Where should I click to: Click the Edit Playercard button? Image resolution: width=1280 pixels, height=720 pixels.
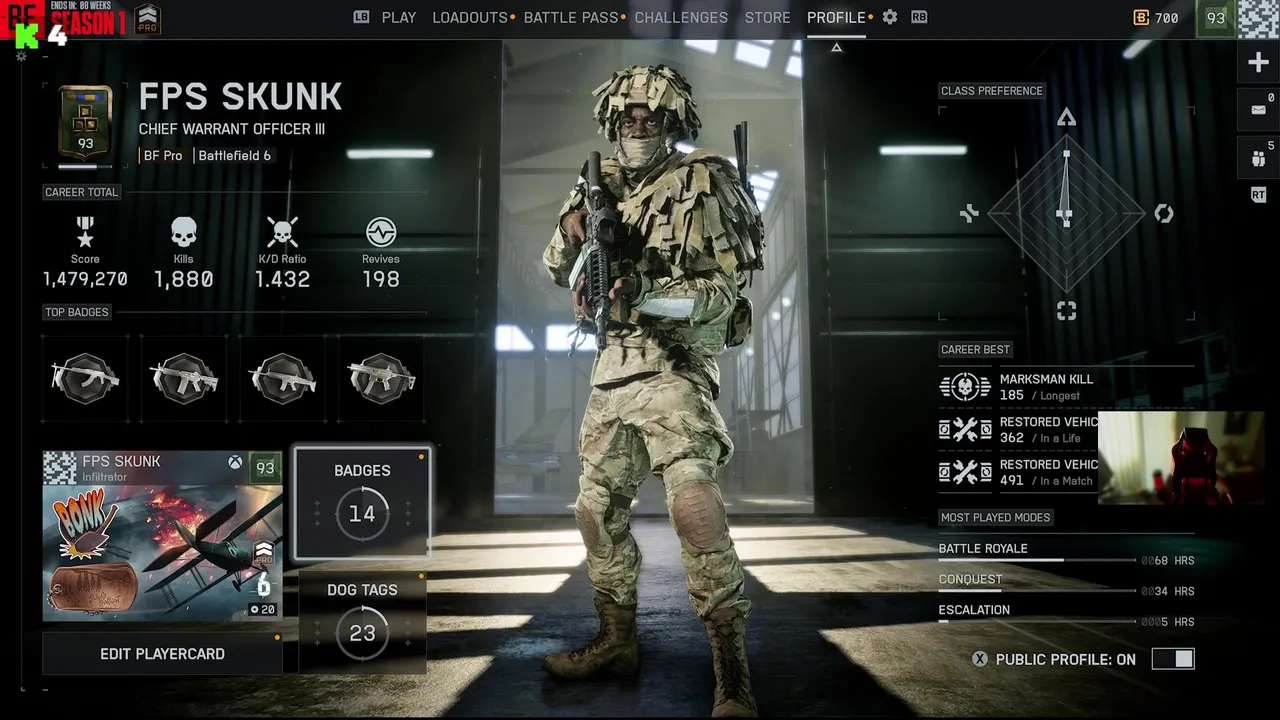[162, 654]
